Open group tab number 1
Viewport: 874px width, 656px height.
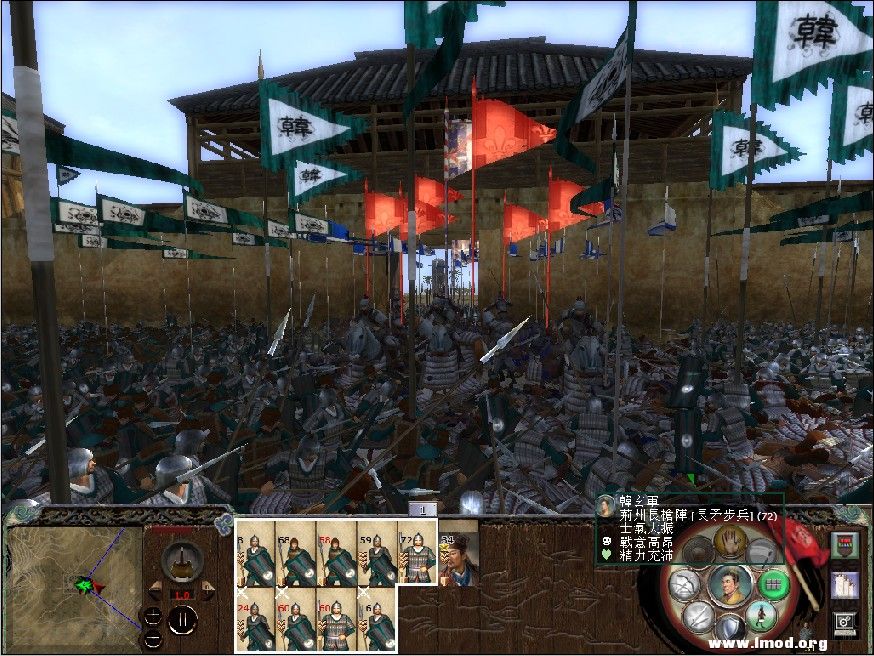423,510
